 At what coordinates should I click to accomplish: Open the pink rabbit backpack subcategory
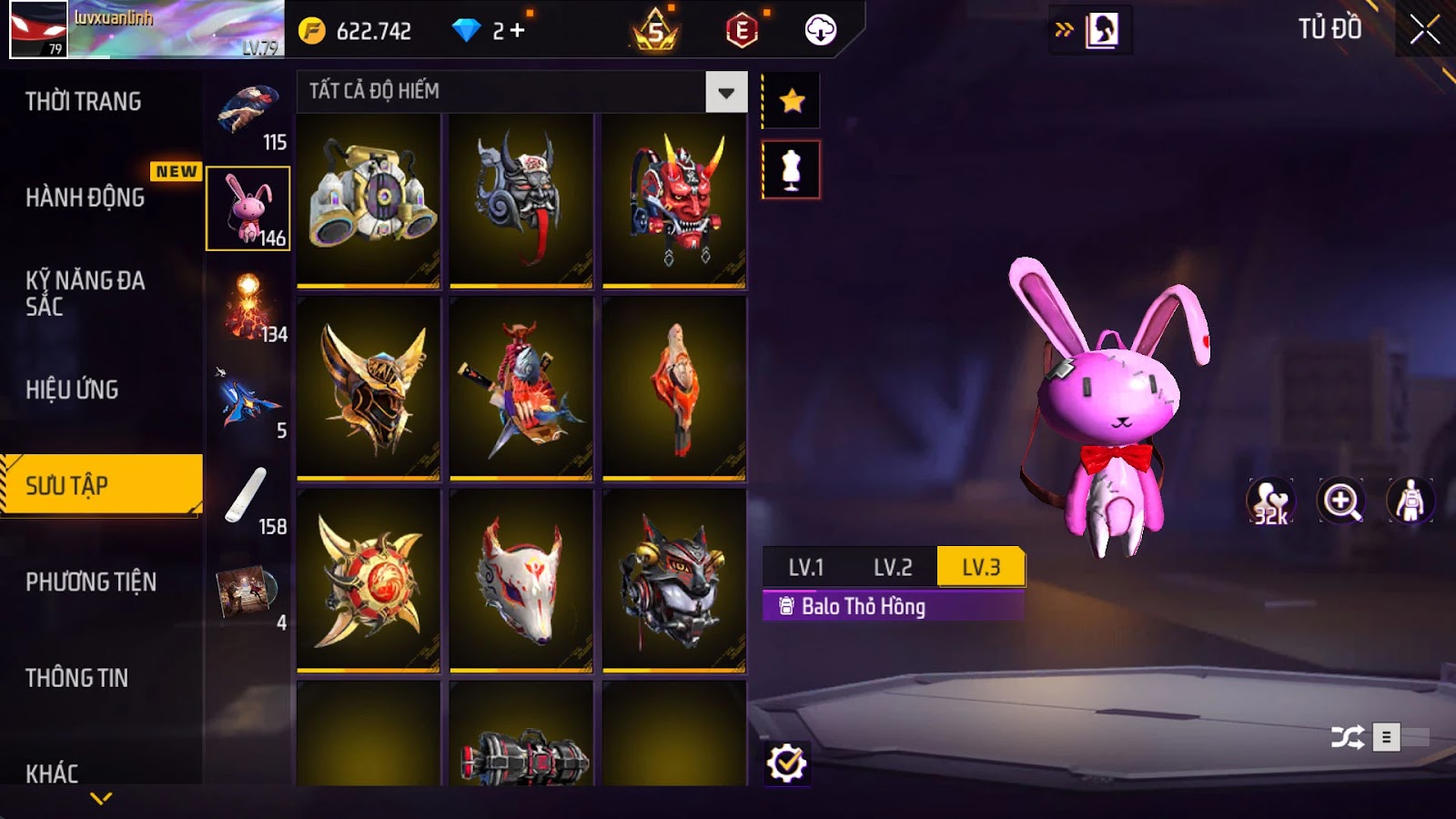coord(248,208)
